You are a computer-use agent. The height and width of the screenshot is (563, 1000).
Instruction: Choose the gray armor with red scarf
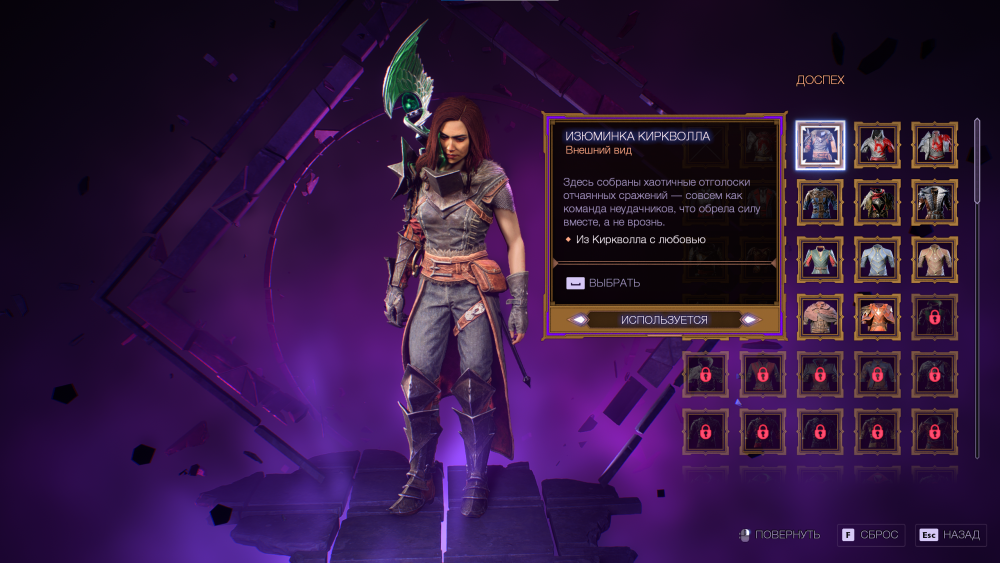coord(878,145)
